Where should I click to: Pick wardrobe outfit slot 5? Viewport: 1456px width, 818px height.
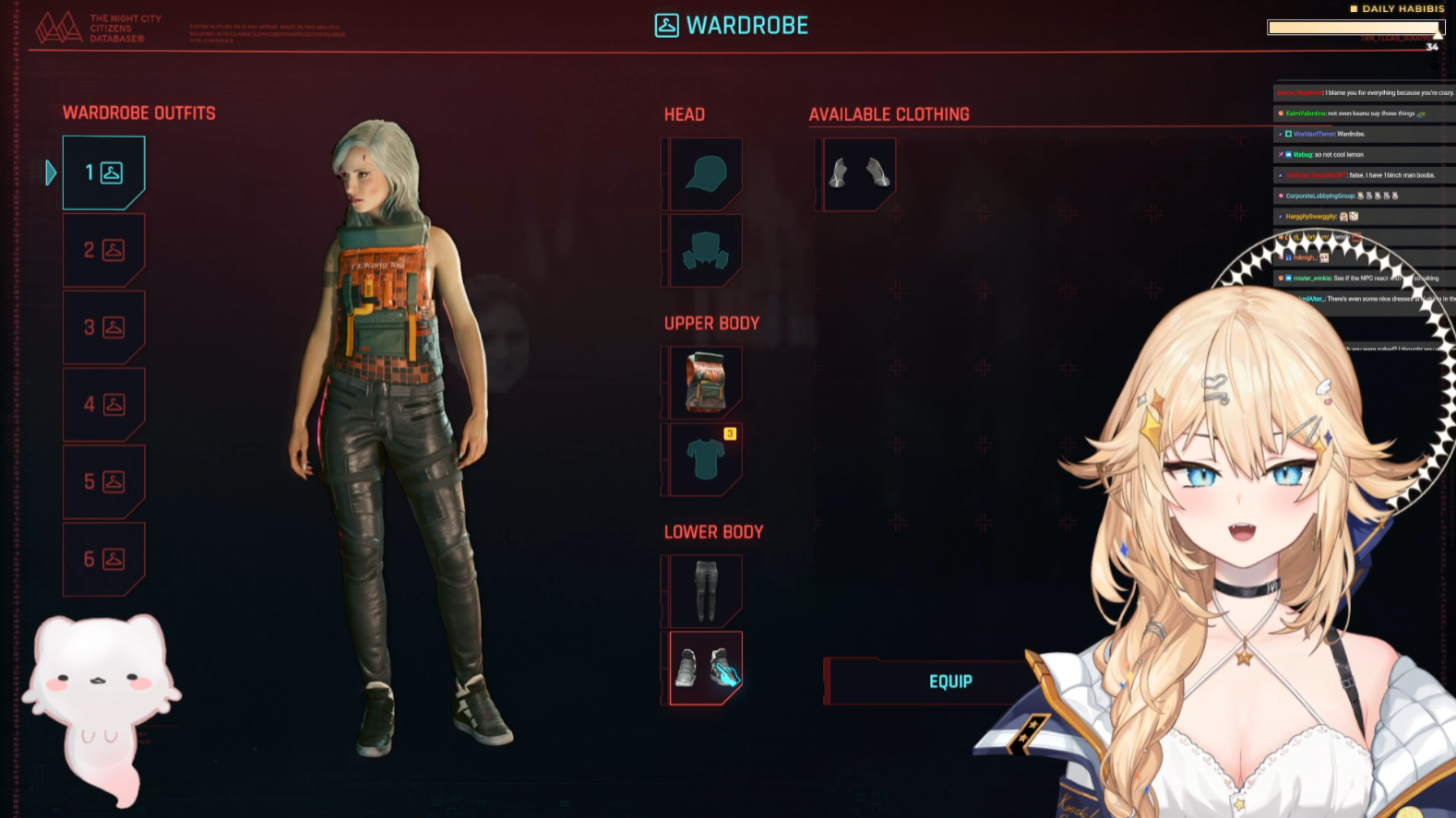[x=103, y=481]
